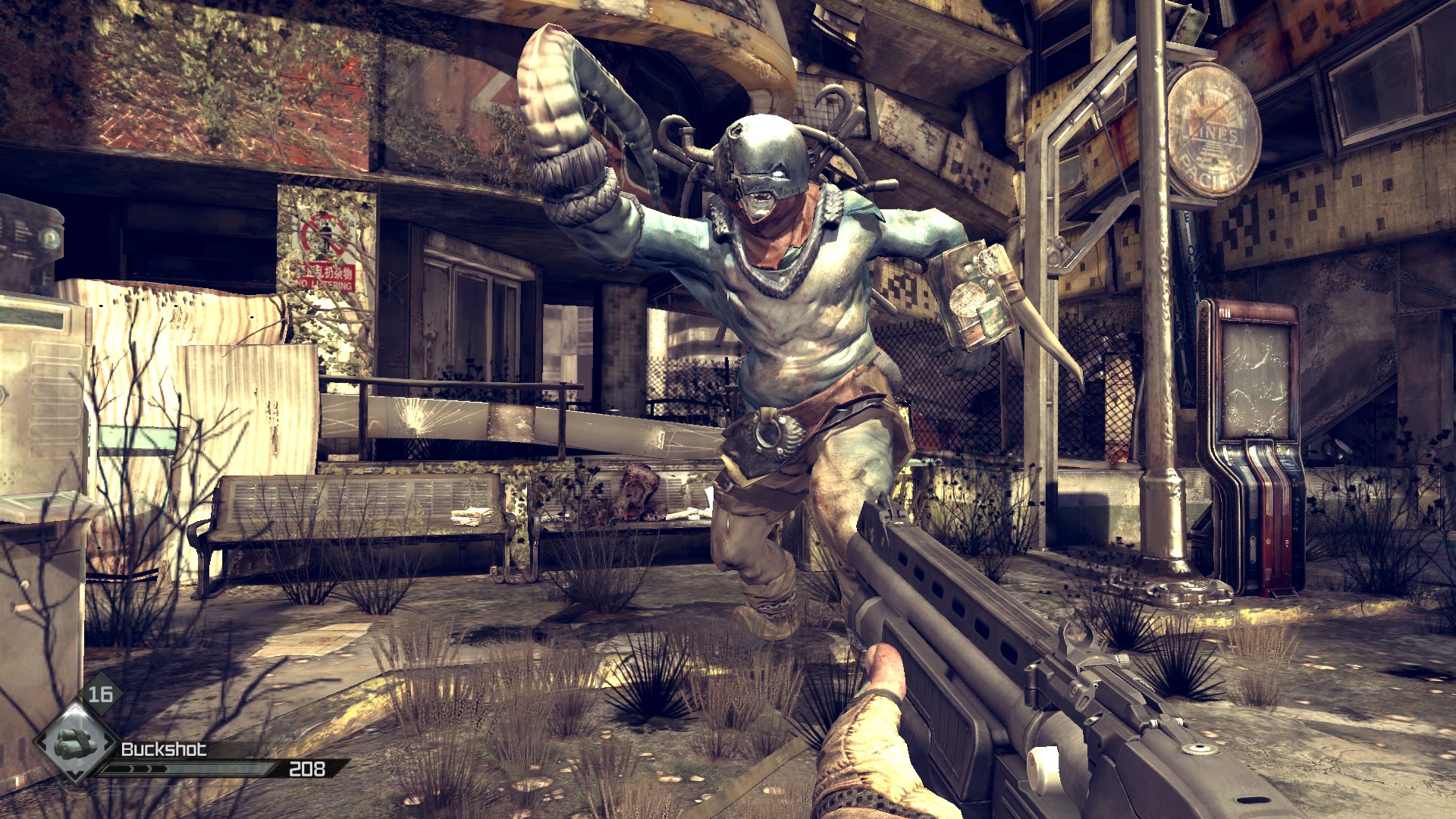Toggle the right arrow on the ammo selector
Viewport: 1456px width, 819px height.
108,742
